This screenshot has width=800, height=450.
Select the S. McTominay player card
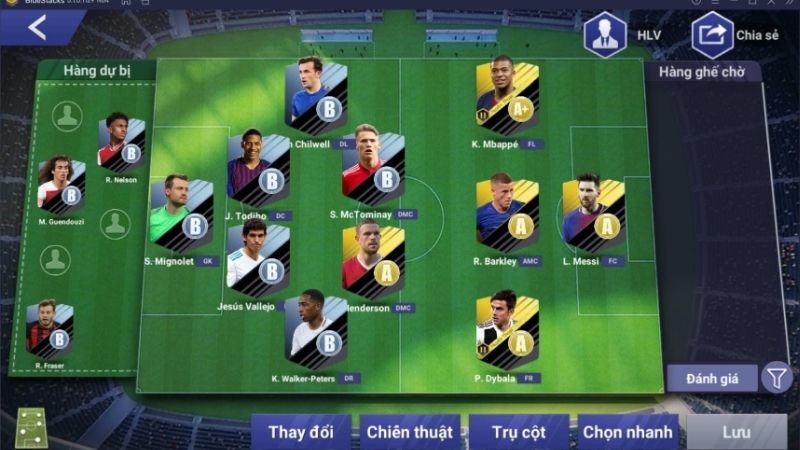point(373,167)
